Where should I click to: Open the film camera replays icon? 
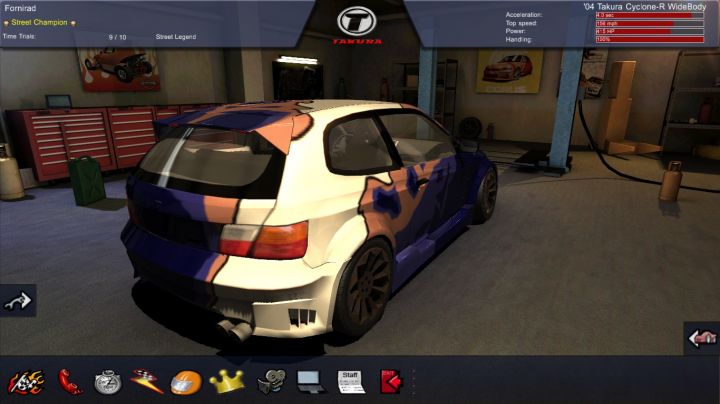(x=270, y=381)
